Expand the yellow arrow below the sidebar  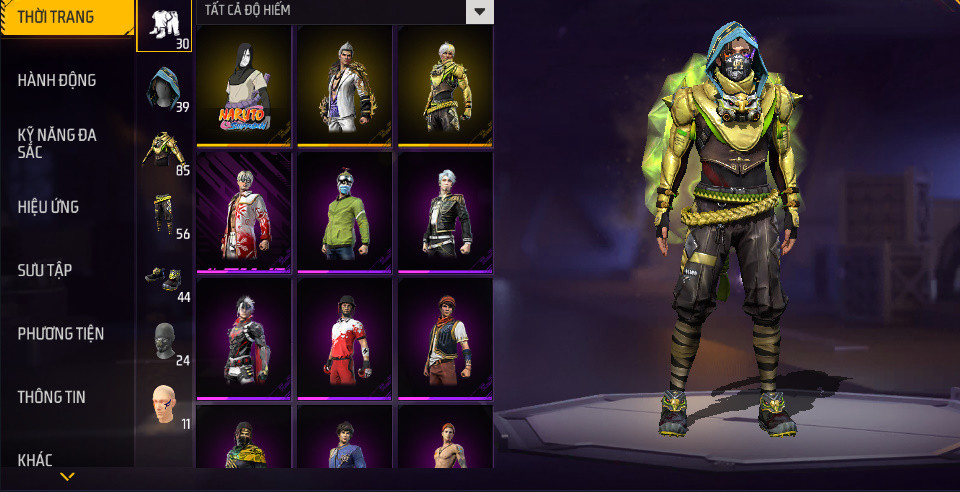click(67, 477)
